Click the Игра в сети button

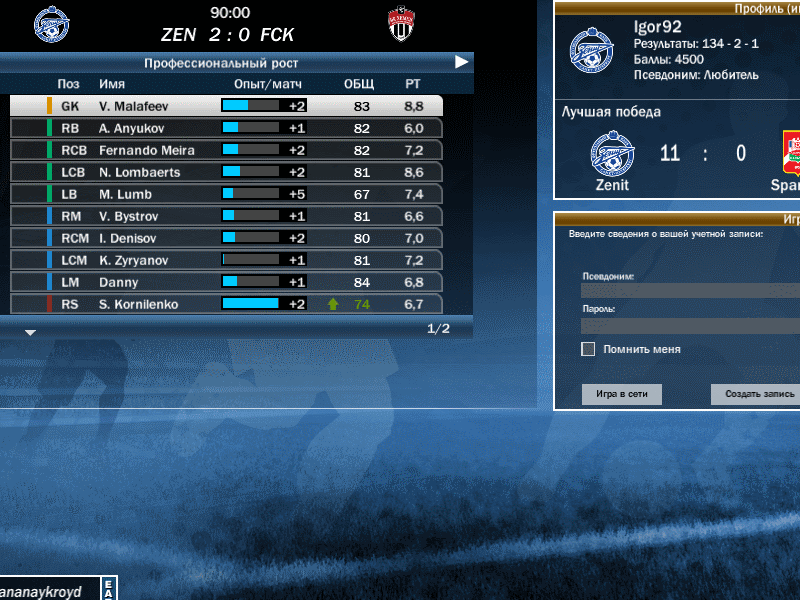(x=621, y=394)
